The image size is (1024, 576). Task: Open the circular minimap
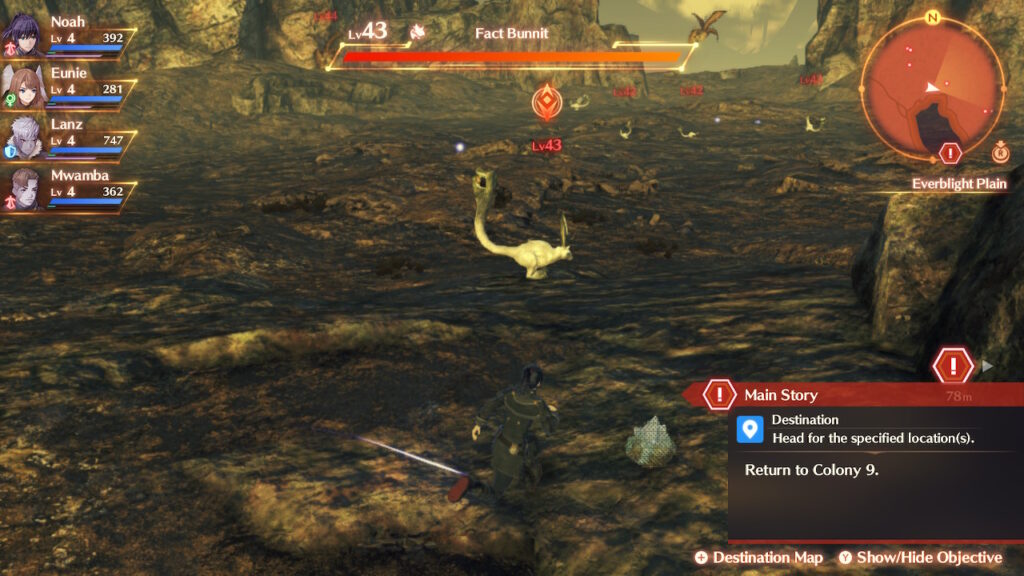[931, 87]
